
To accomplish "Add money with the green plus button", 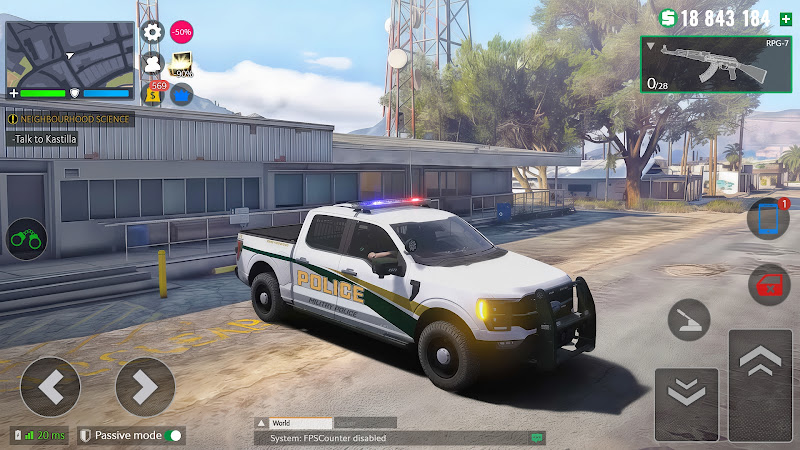I will tap(785, 18).
